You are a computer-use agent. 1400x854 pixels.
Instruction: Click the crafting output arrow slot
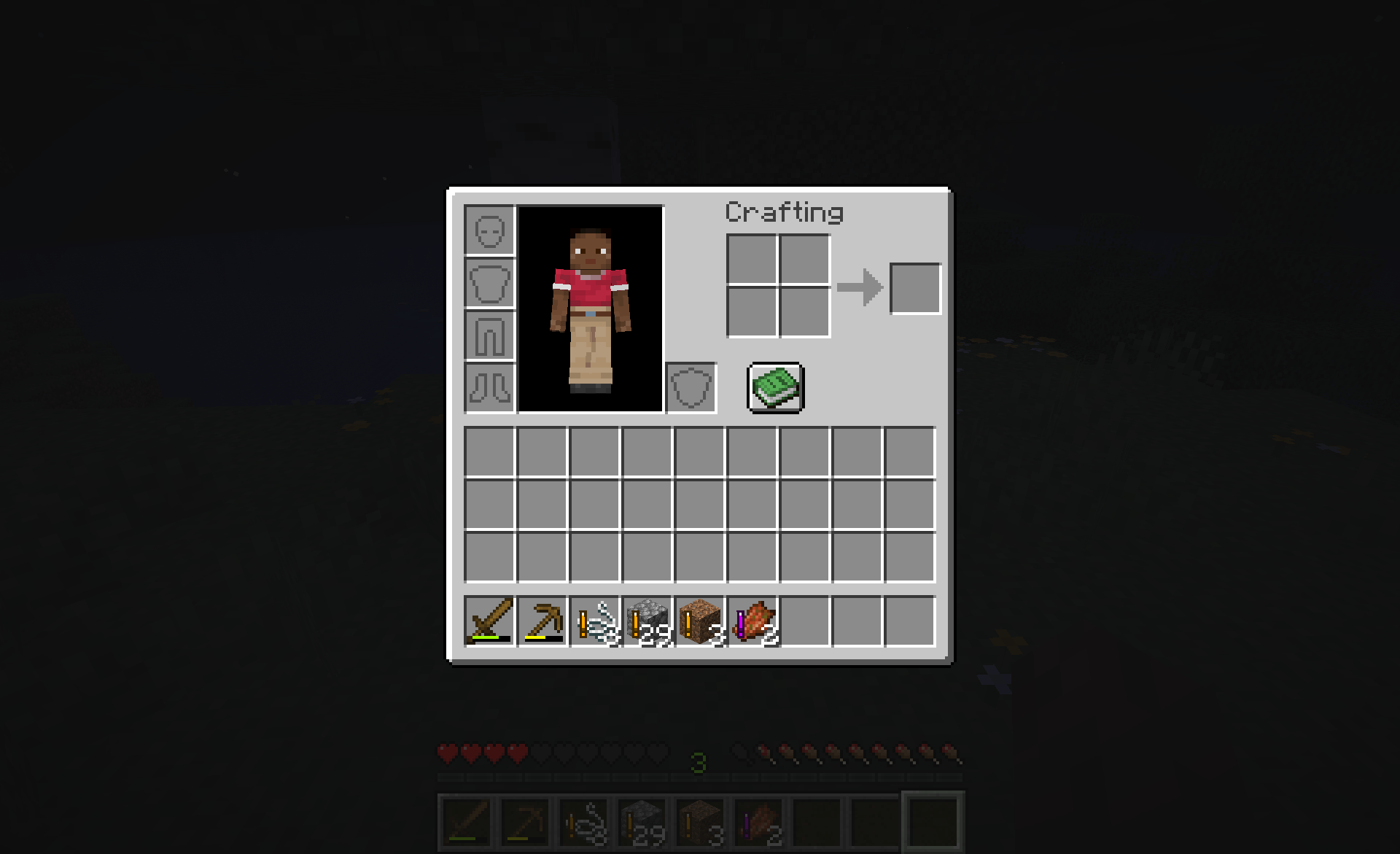(x=915, y=287)
